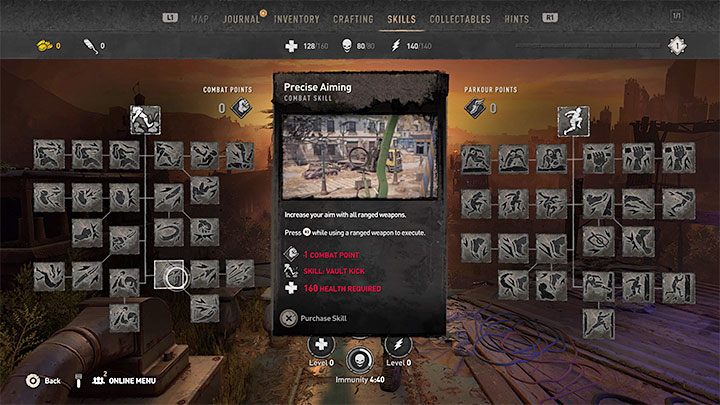This screenshot has width=720, height=405.
Task: Open the Collectables tab
Action: 459,18
